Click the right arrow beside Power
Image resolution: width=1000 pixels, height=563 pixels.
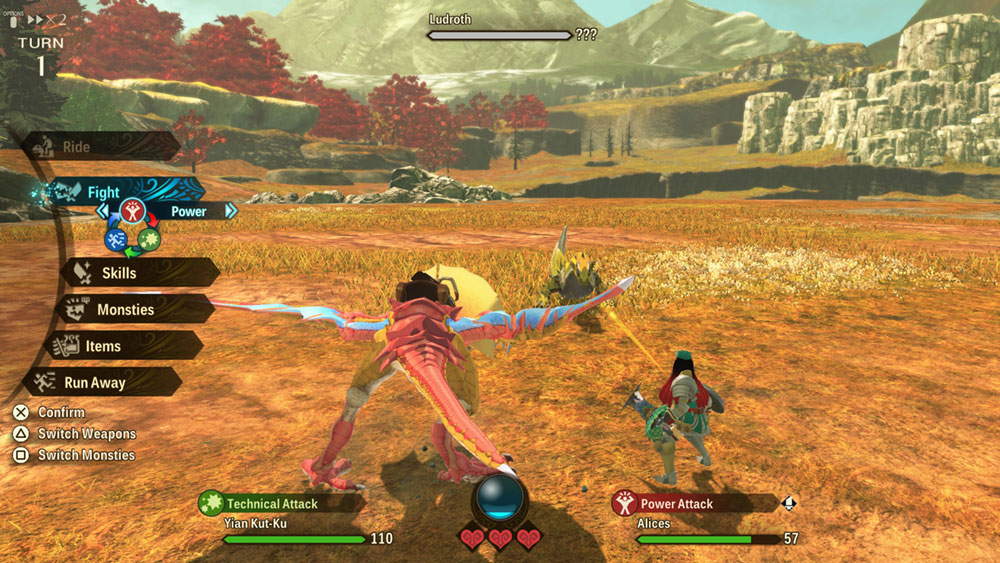pos(231,211)
